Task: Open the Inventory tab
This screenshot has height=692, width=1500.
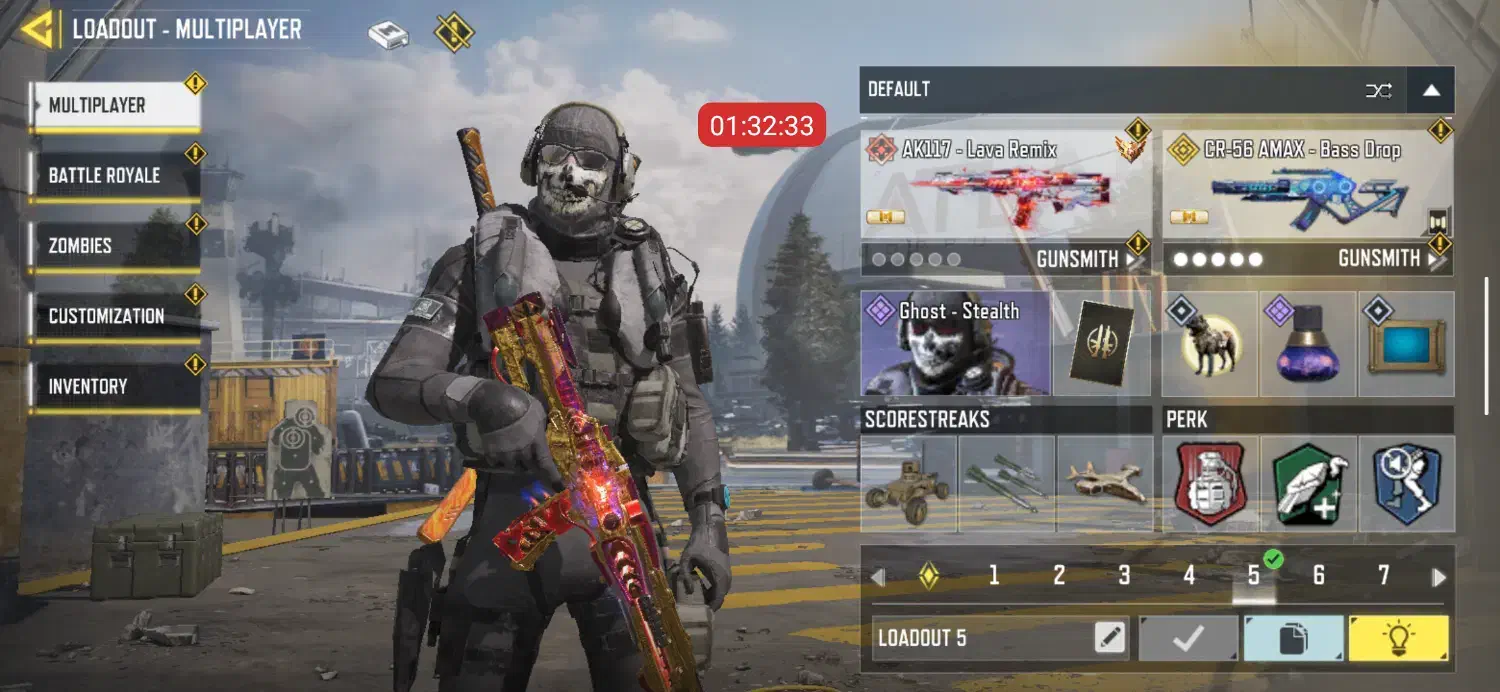Action: 114,386
